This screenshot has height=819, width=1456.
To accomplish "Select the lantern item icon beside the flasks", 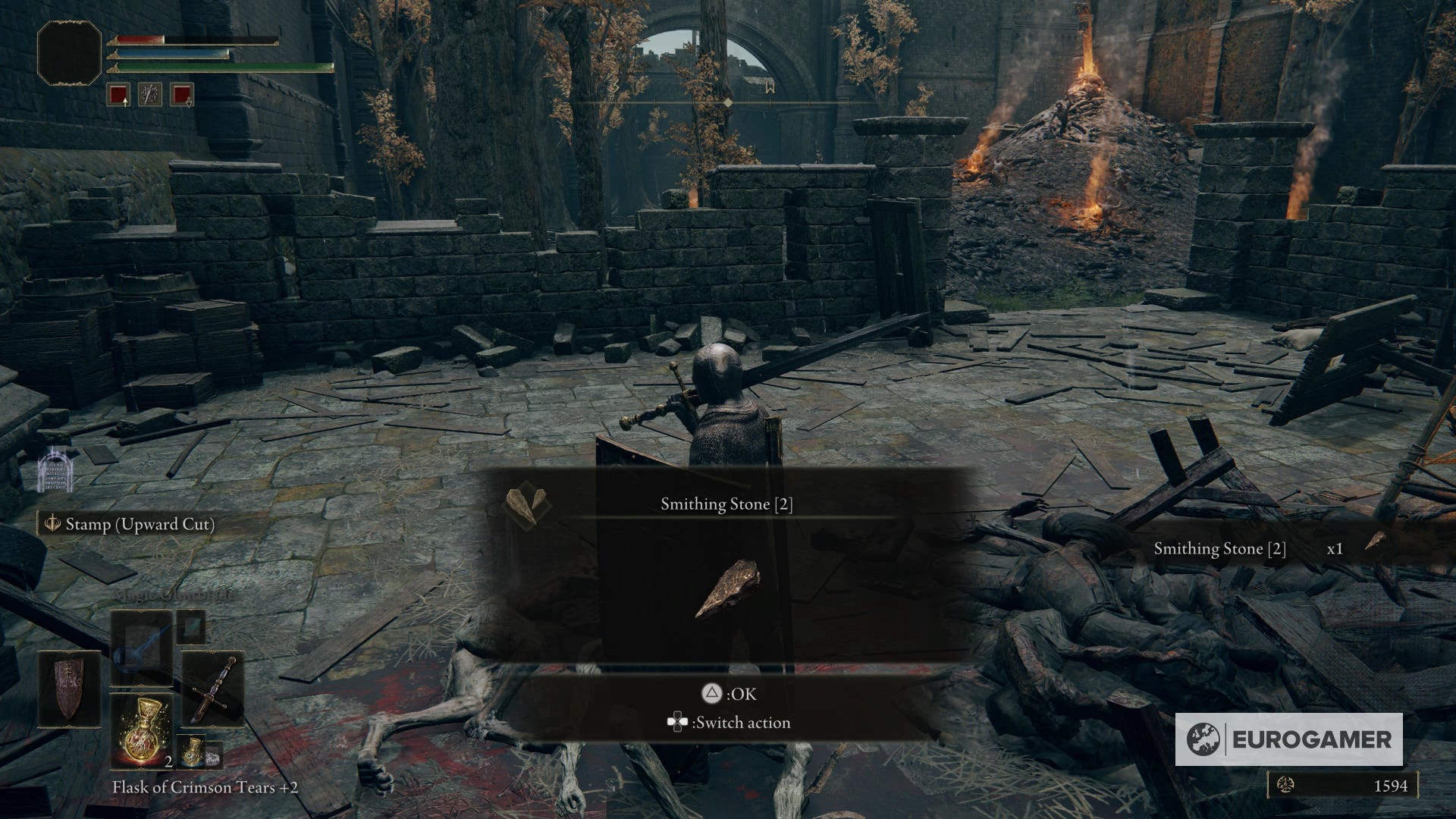I will pos(215,756).
